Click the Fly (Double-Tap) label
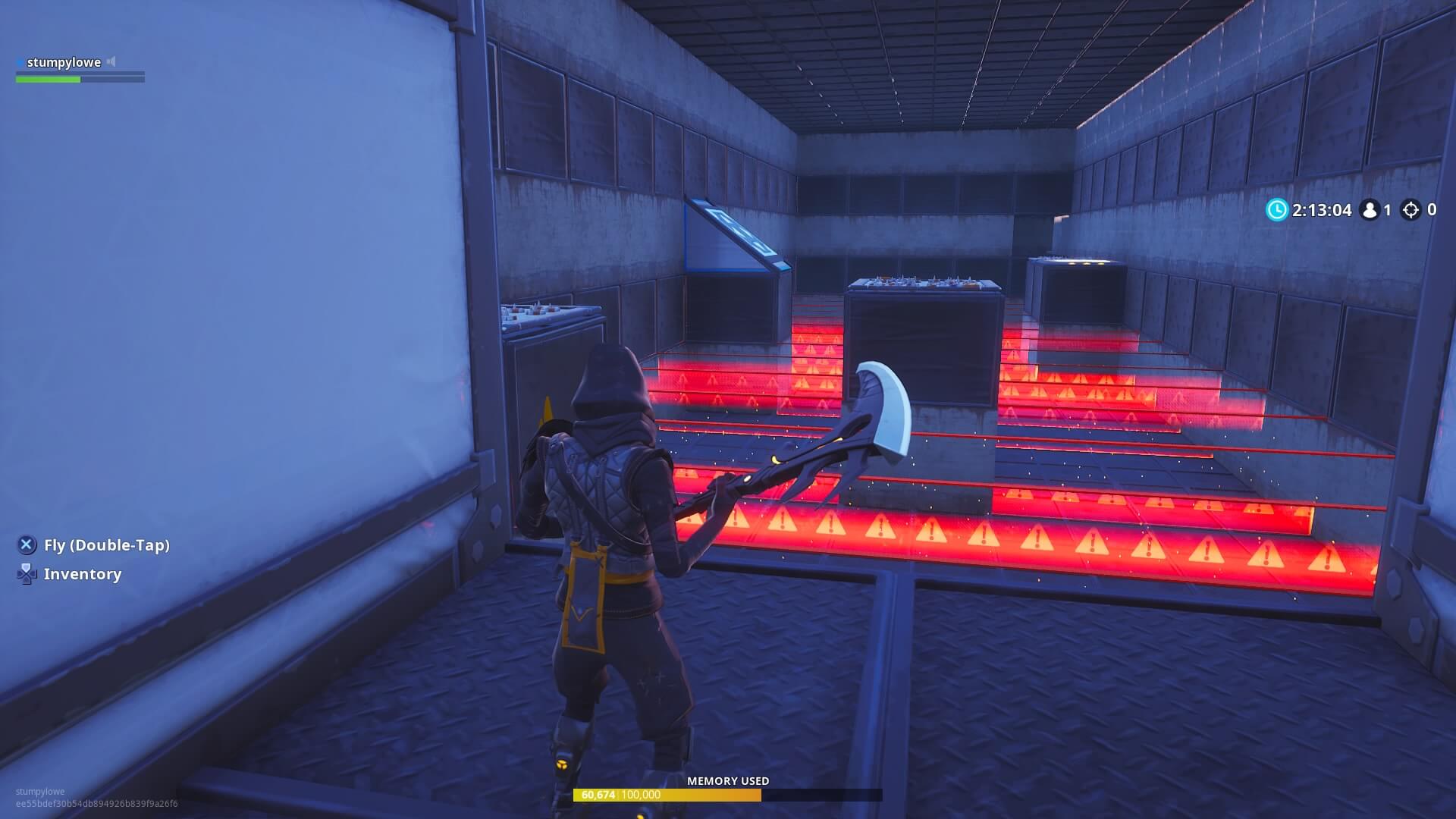Viewport: 1456px width, 819px height. (x=106, y=544)
